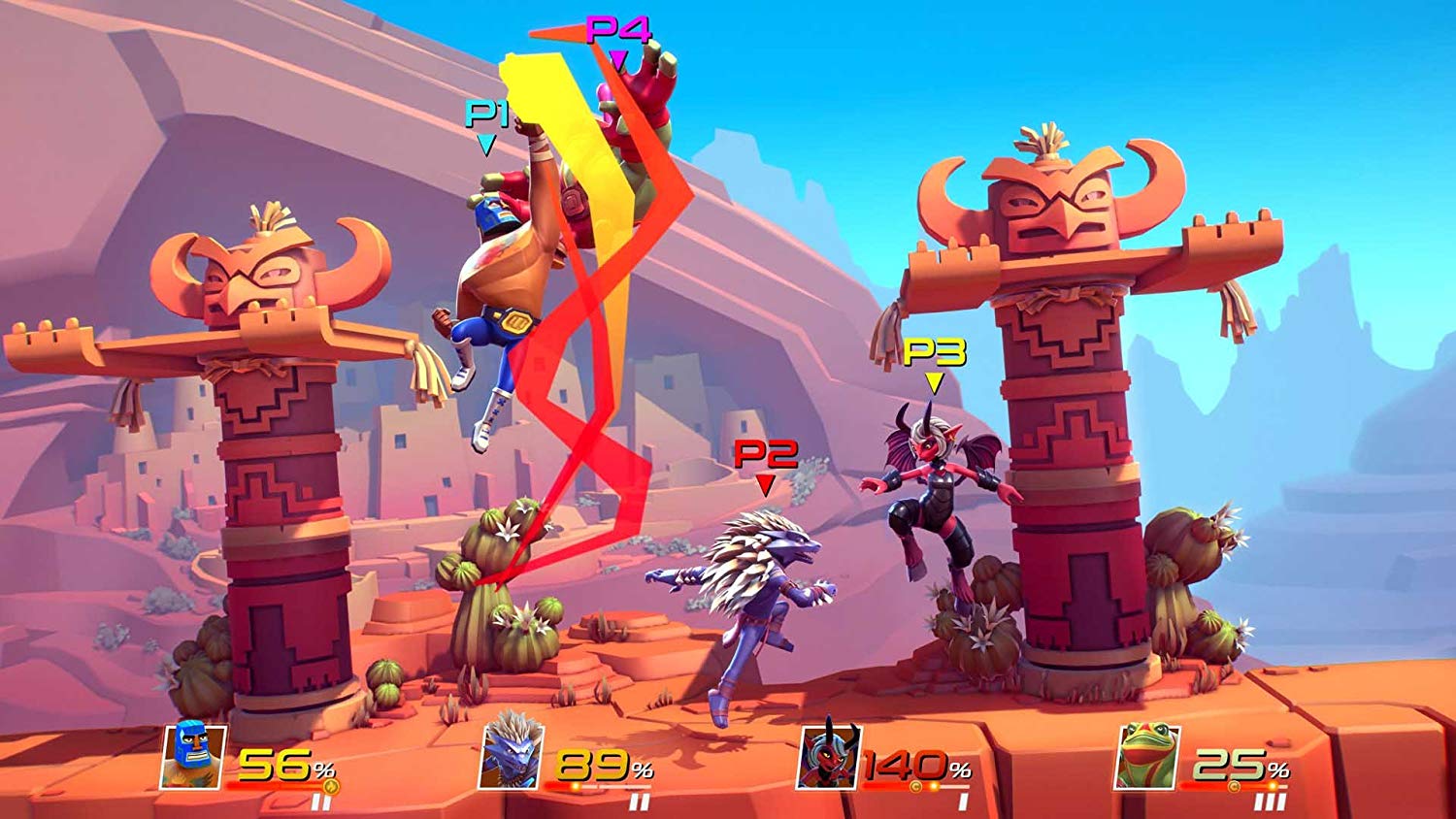Click the cyan P1 indicator arrow
The image size is (1456, 819).
click(x=485, y=144)
